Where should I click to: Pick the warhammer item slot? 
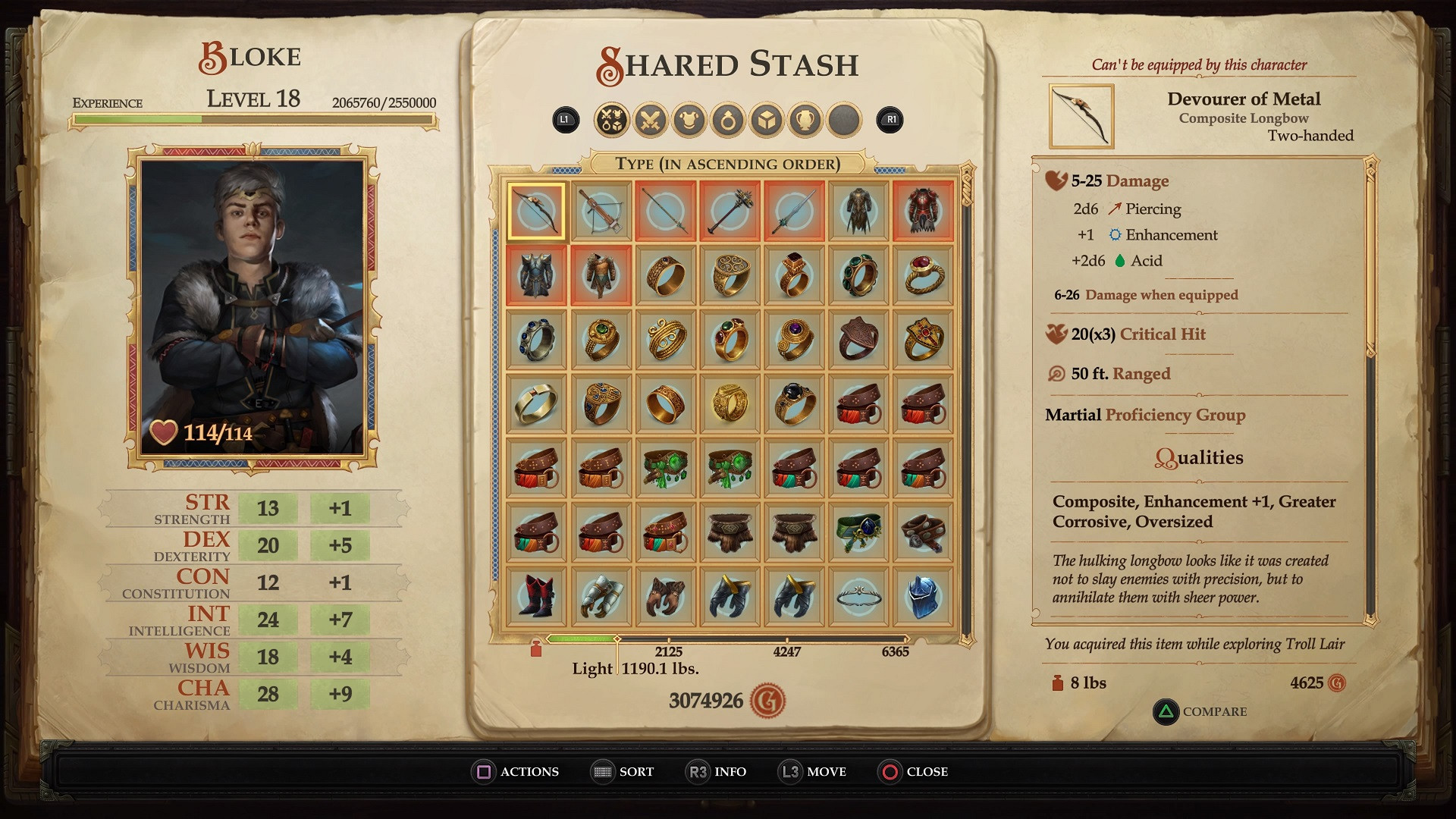pyautogui.click(x=730, y=211)
